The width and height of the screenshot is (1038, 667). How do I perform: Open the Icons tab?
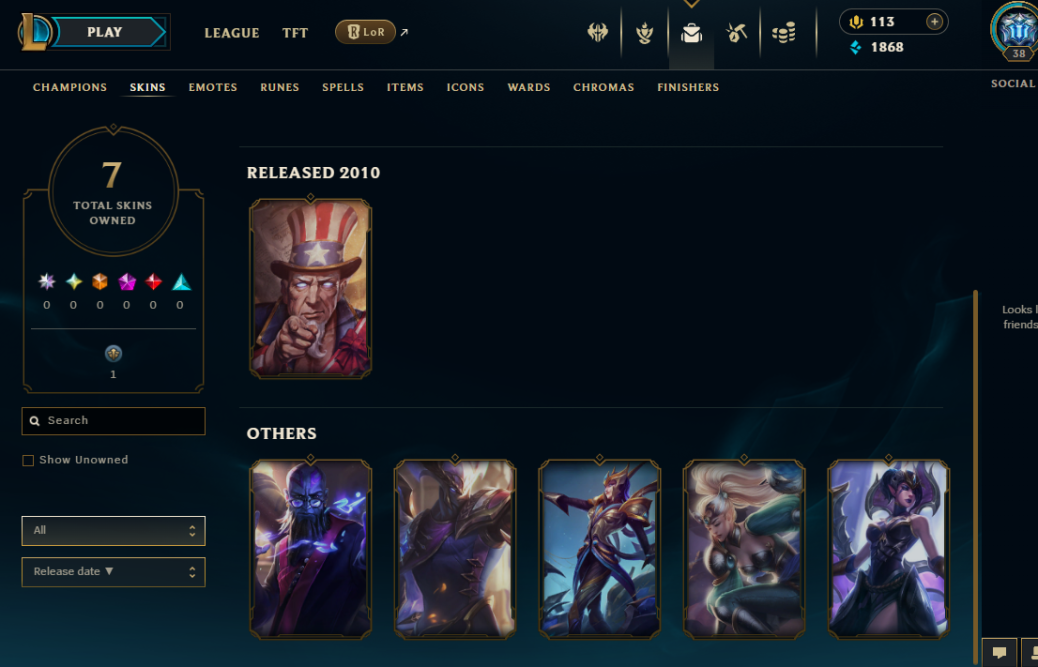(465, 87)
